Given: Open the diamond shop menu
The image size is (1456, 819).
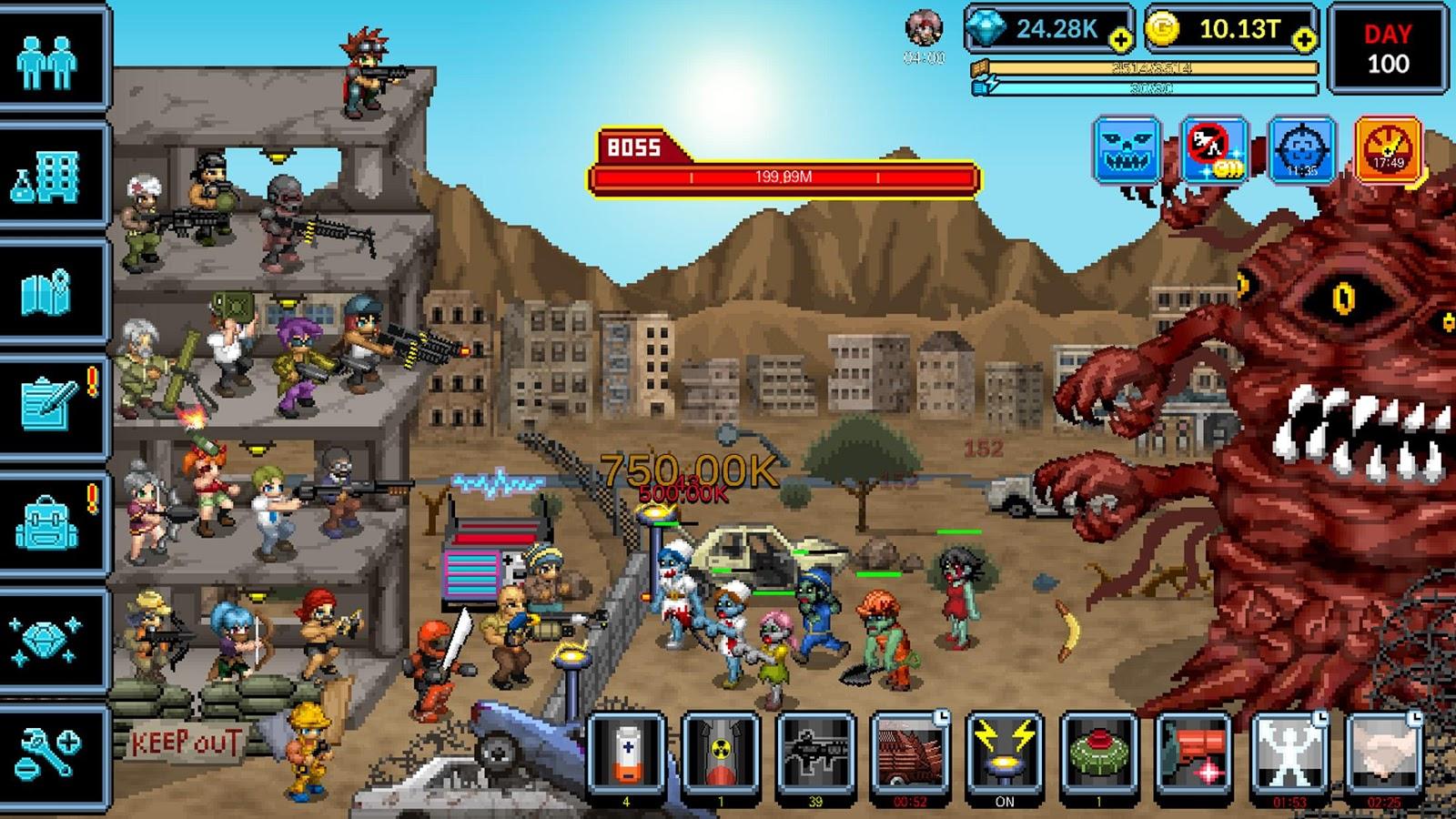Looking at the screenshot, I should click(47, 637).
